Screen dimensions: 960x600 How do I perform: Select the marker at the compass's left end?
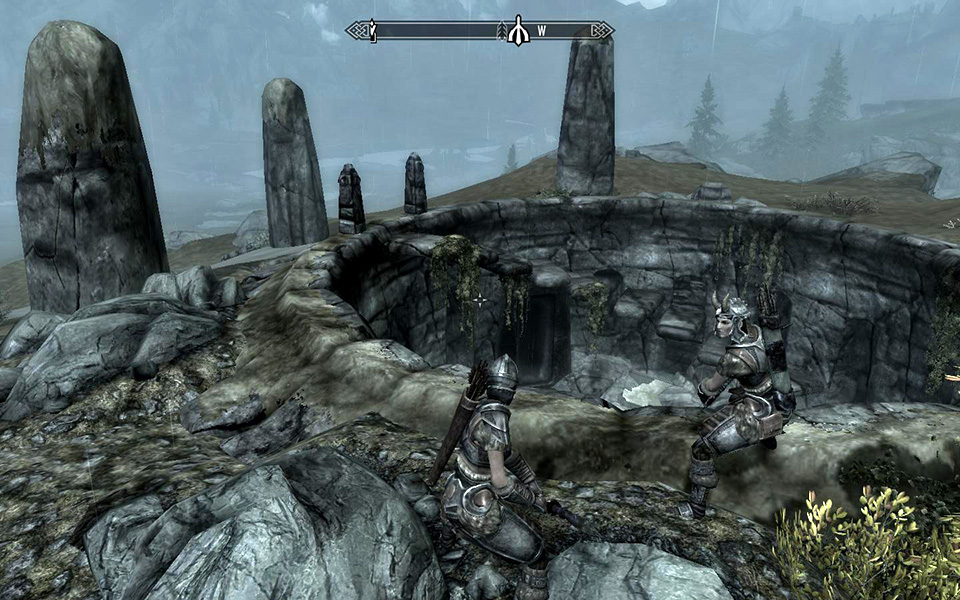pyautogui.click(x=372, y=31)
